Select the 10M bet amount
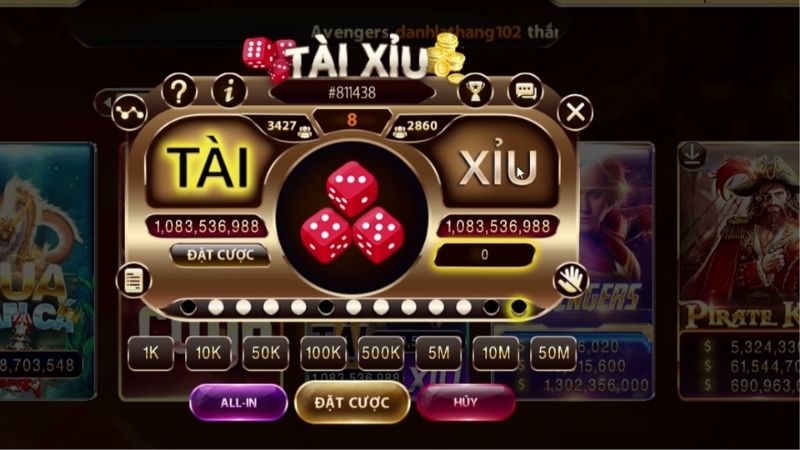 tap(494, 353)
